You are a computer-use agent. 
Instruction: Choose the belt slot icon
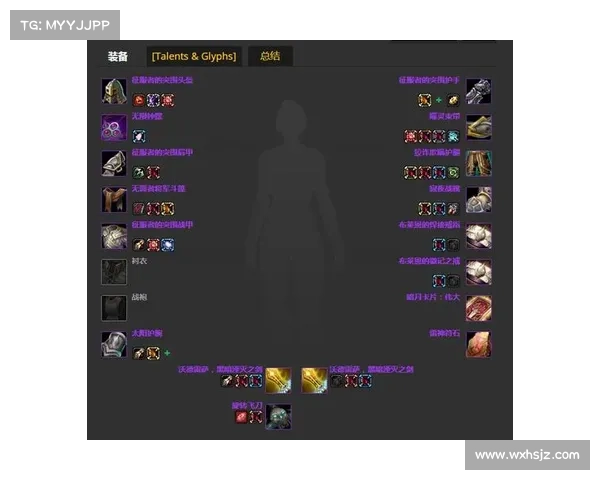point(479,127)
